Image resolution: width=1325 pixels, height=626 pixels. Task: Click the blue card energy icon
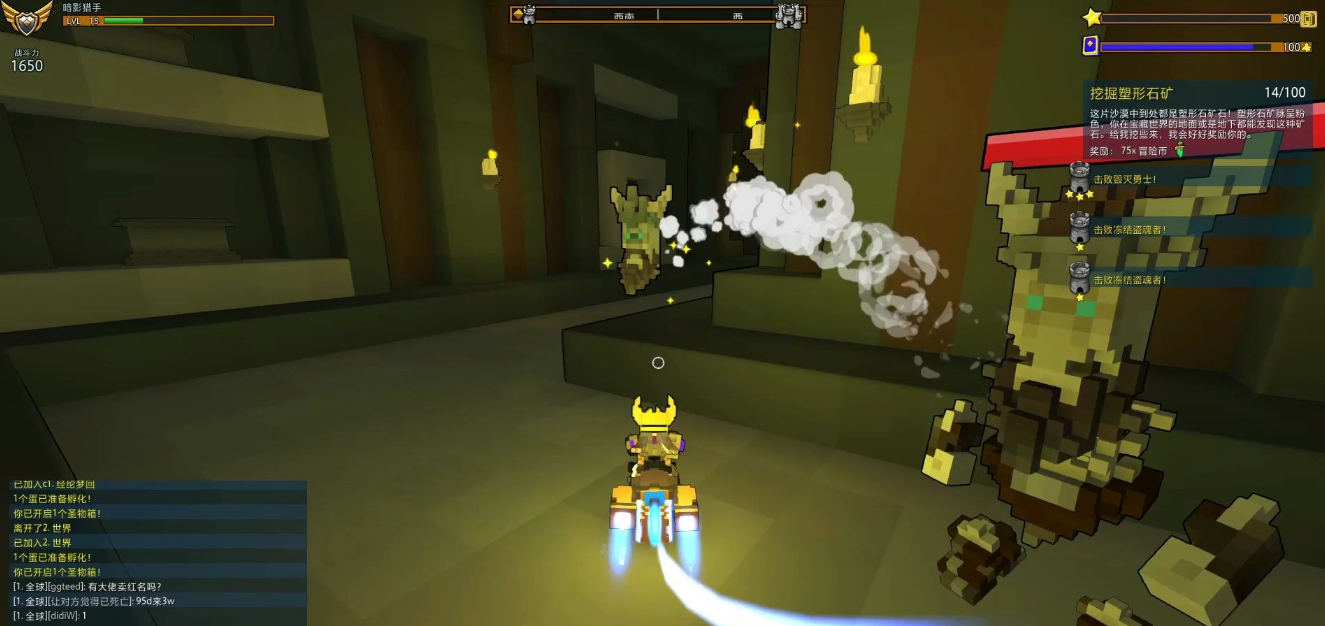coord(1090,45)
